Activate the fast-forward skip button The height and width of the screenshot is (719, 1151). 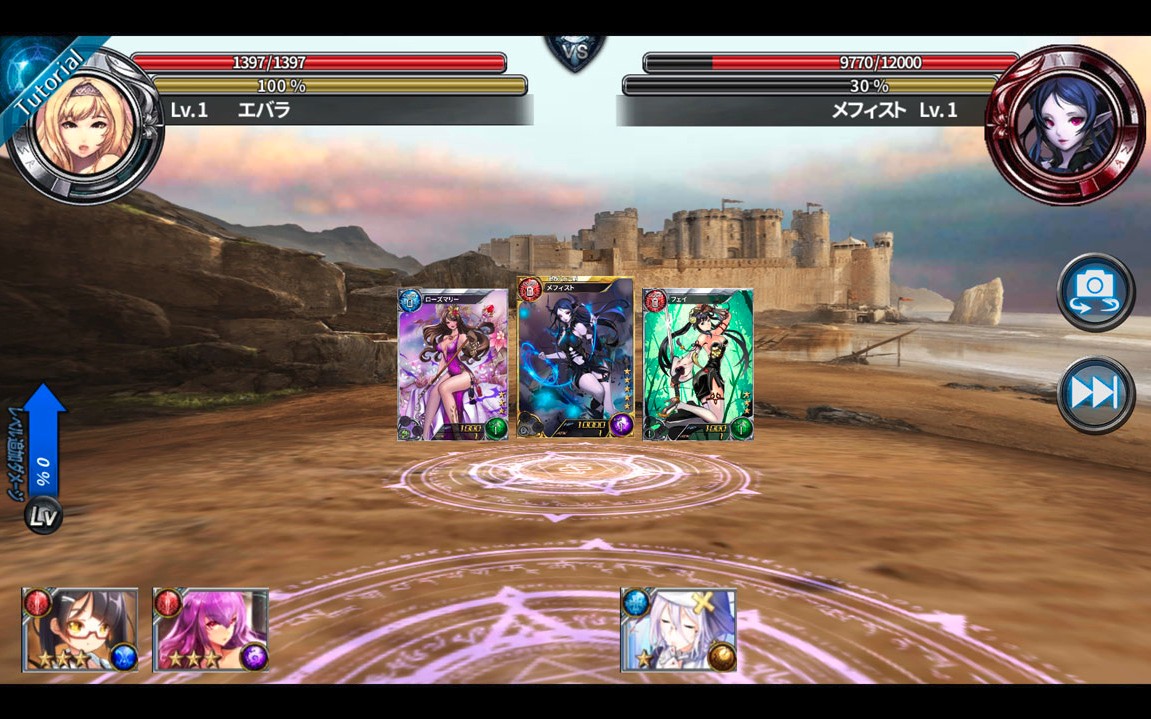(1095, 394)
